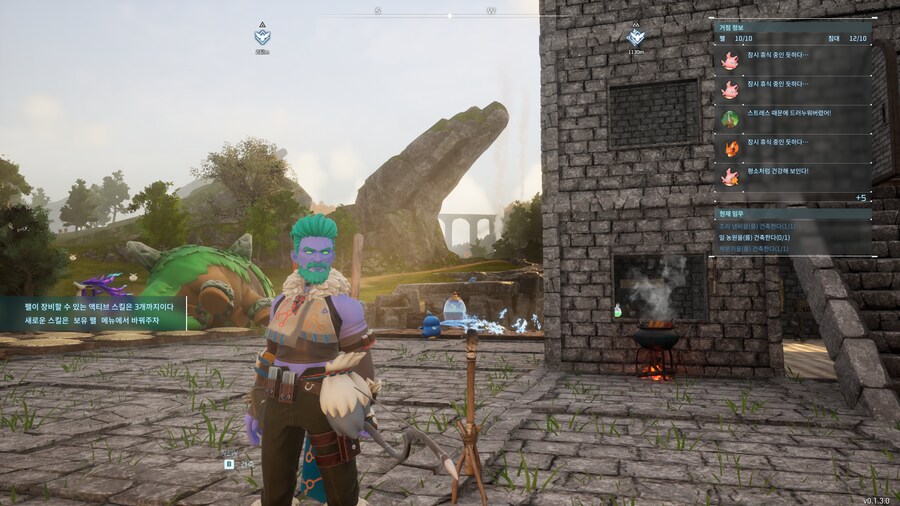Click the orange fox pal icon
The image size is (900, 506).
(x=731, y=148)
